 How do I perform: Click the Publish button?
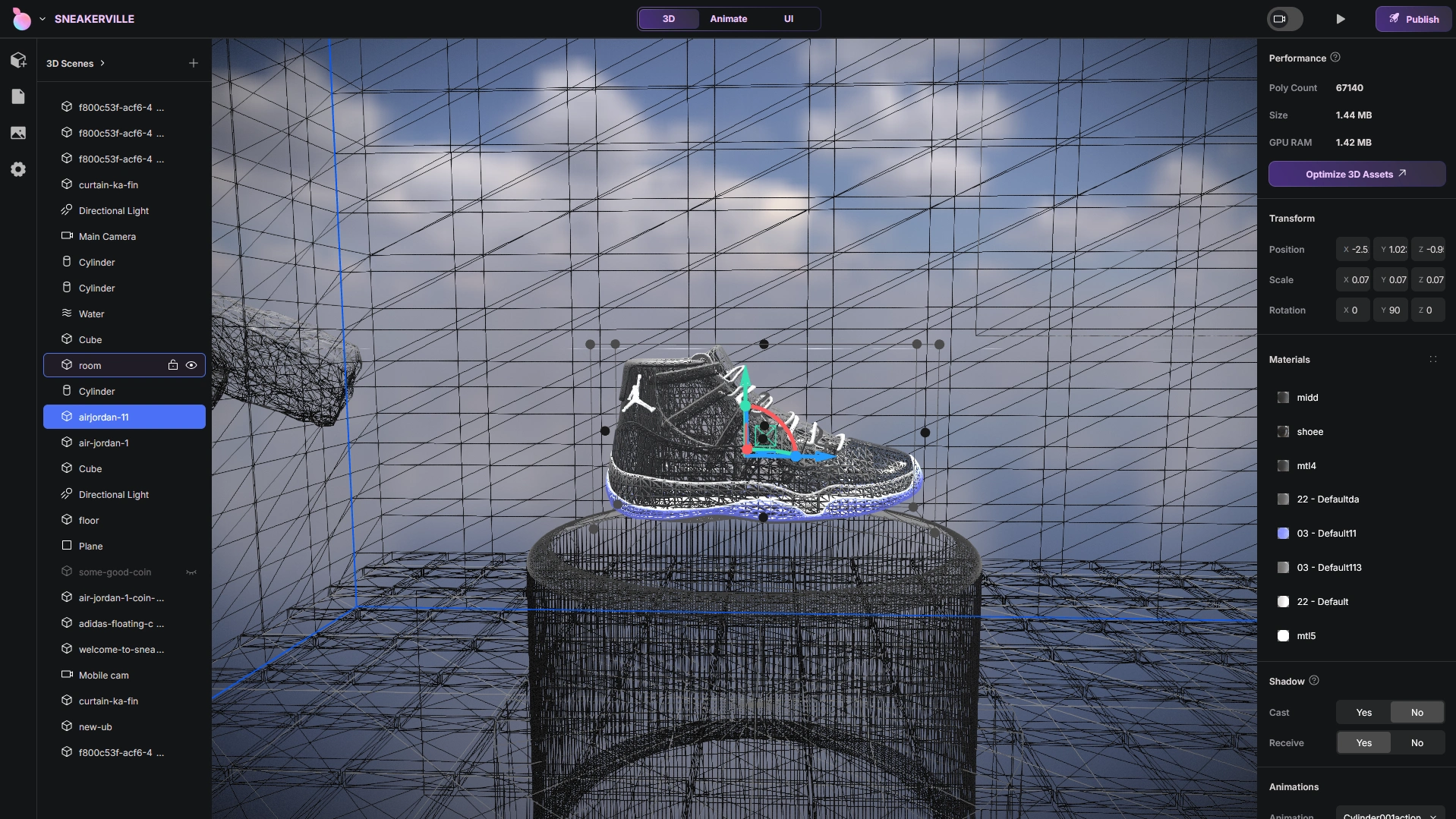[1413, 18]
